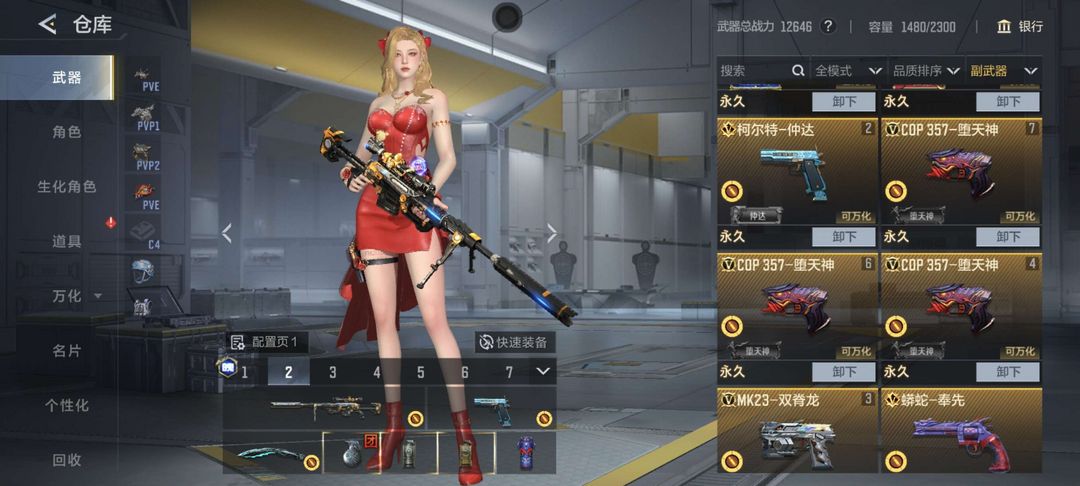Select the 道具 category
Screen dimensions: 1080x486
(x=66, y=241)
